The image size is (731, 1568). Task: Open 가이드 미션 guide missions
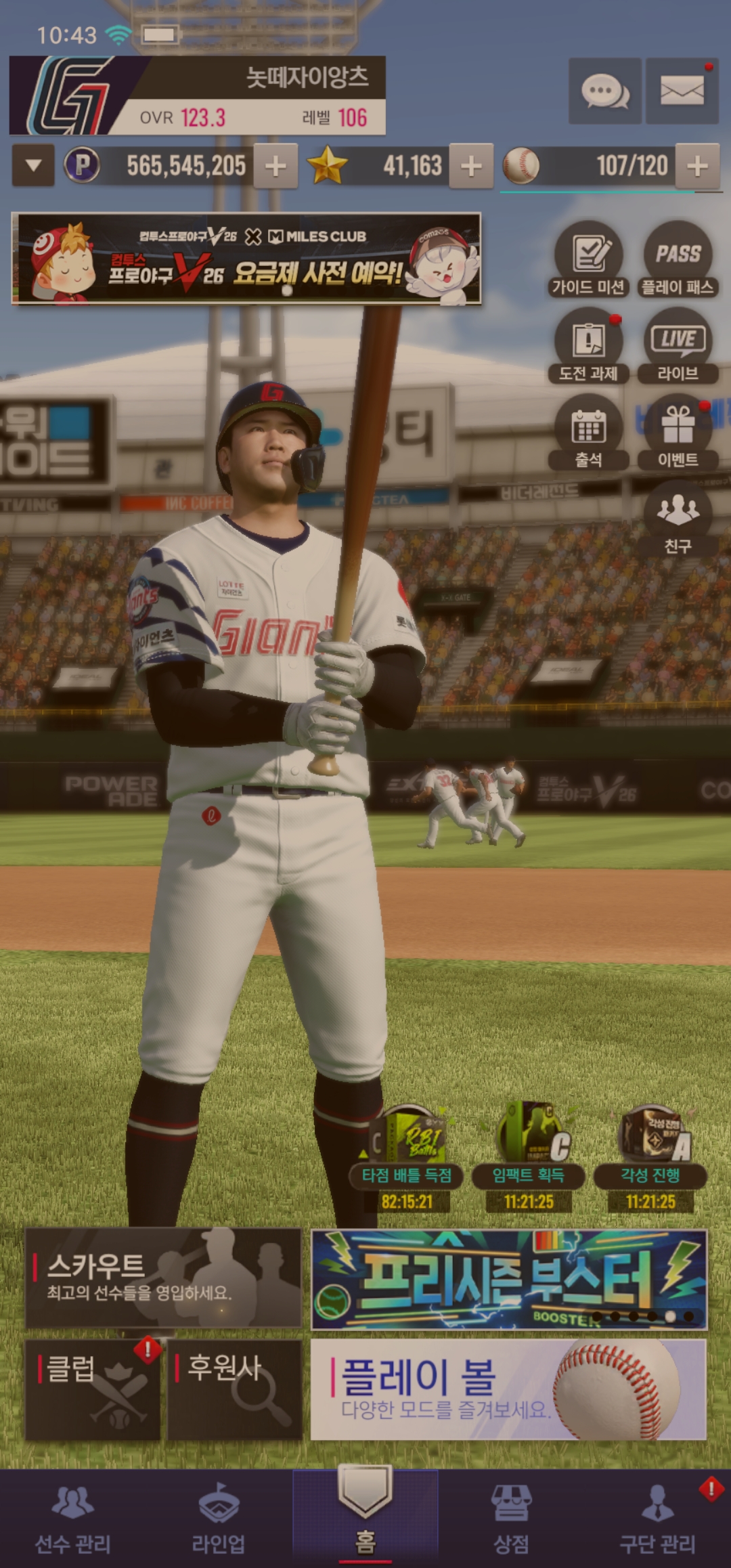tap(588, 260)
